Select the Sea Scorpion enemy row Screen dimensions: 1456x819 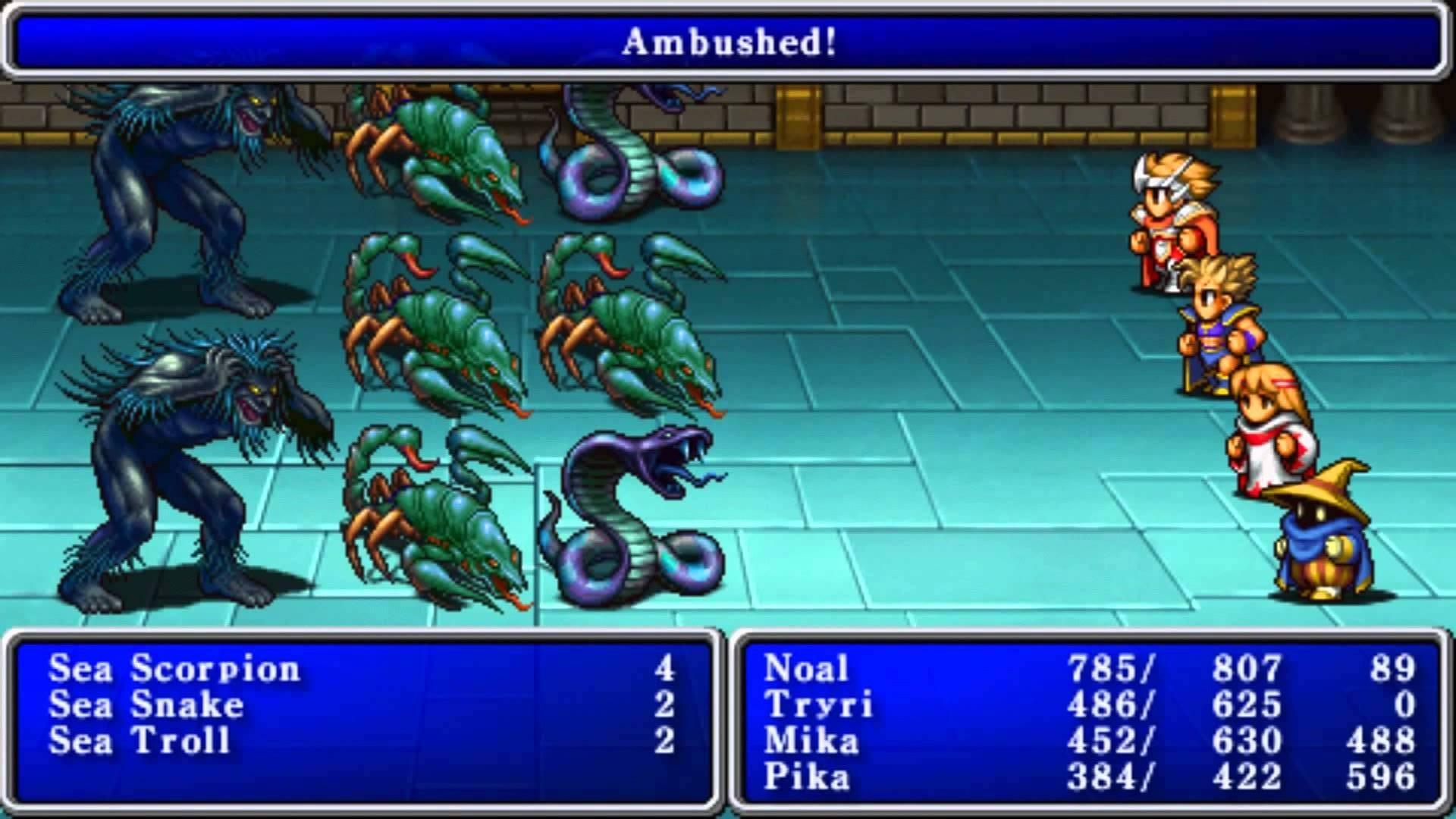pos(175,669)
